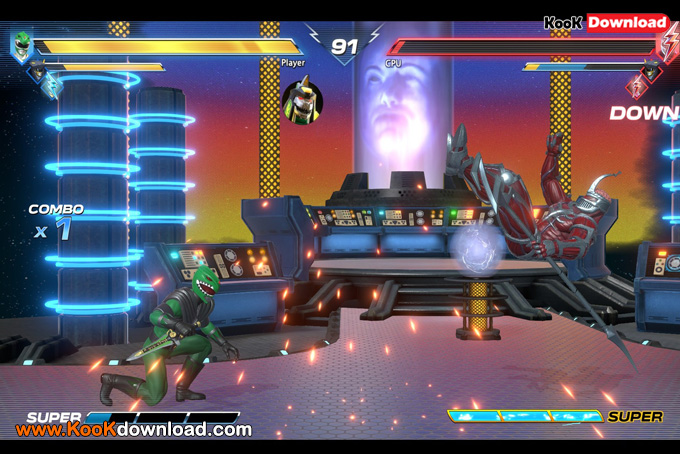Click the Dragonzord circular icon
This screenshot has height=454, width=680.
pyautogui.click(x=302, y=102)
